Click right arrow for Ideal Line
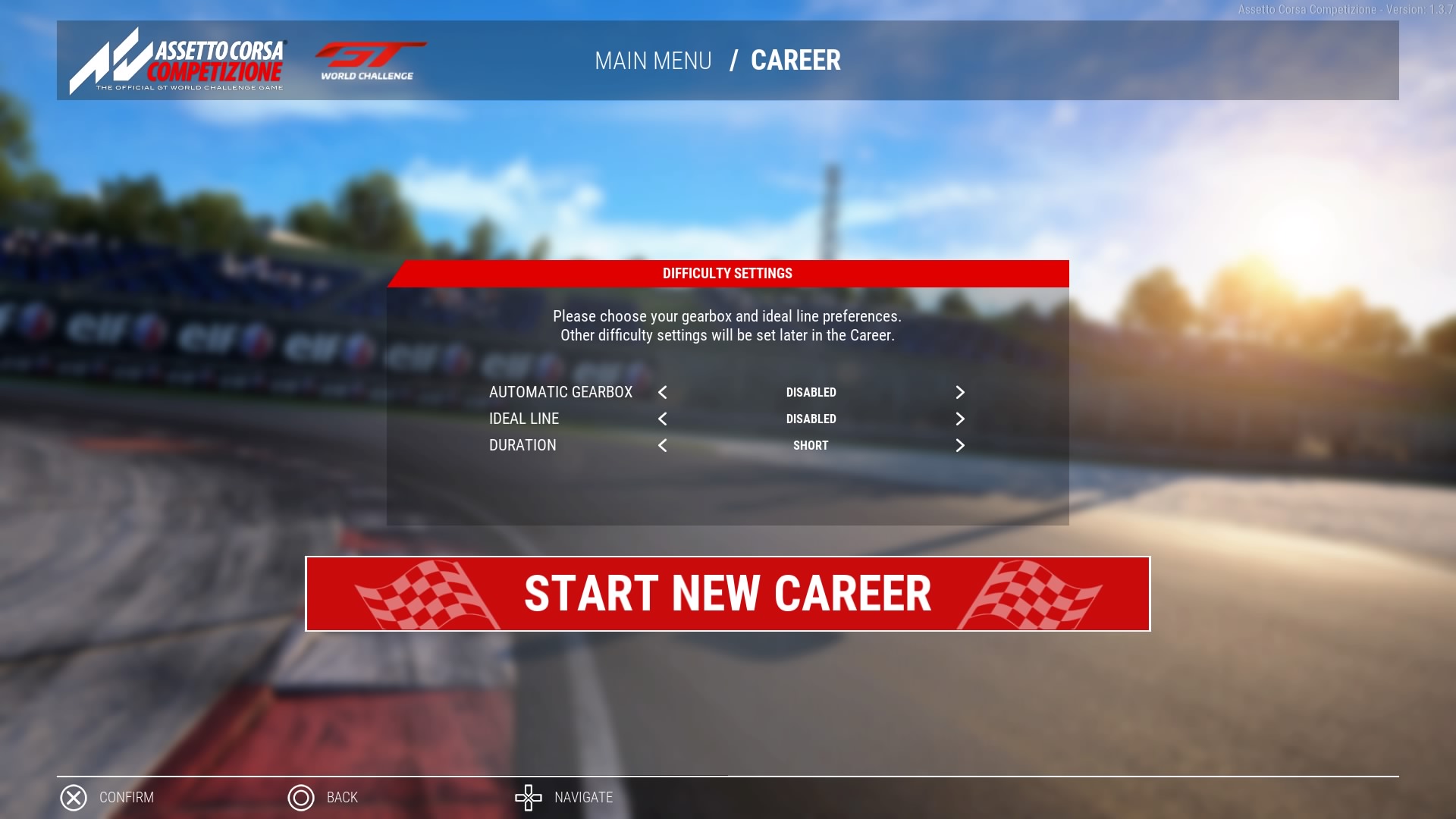1456x819 pixels. click(959, 419)
